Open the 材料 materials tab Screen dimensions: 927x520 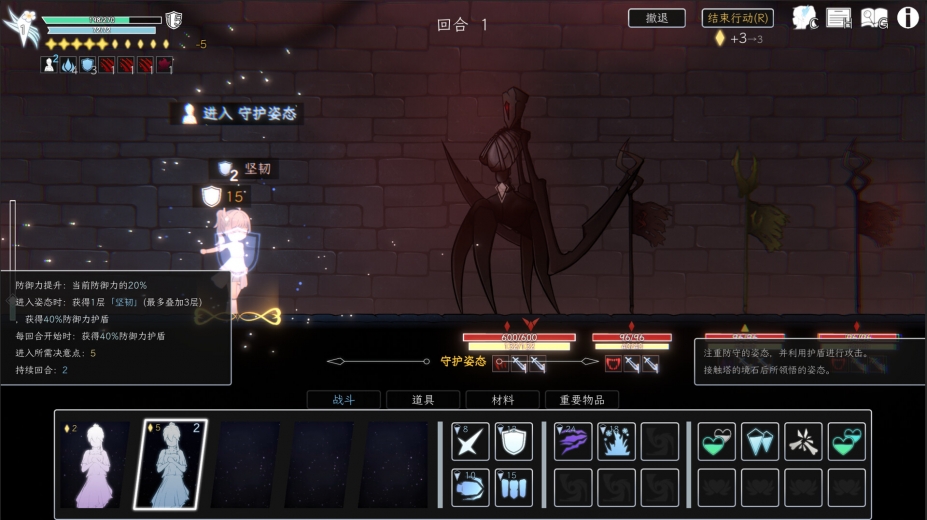pos(502,400)
